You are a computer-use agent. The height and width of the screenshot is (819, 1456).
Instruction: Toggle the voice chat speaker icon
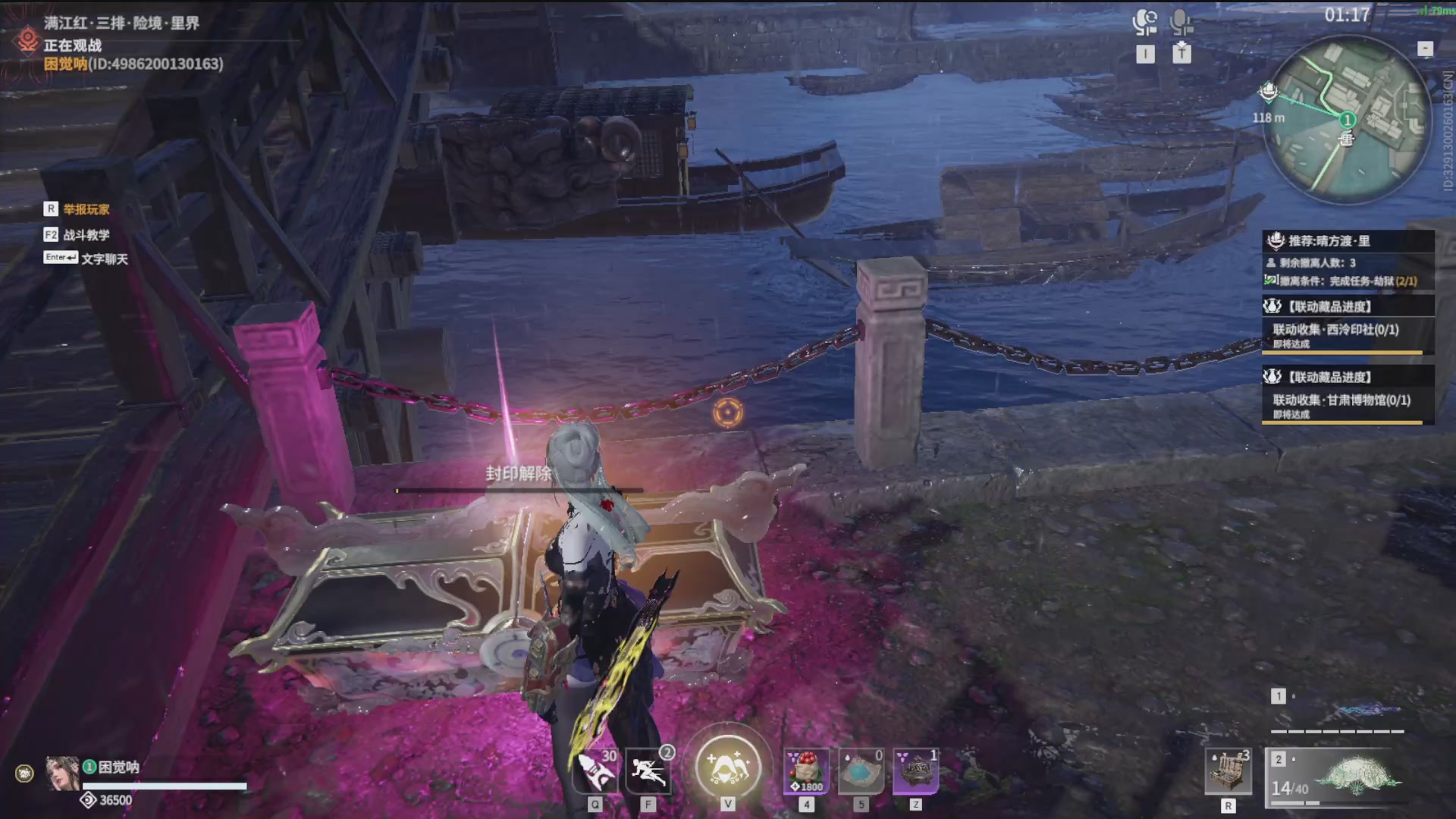point(1145,23)
